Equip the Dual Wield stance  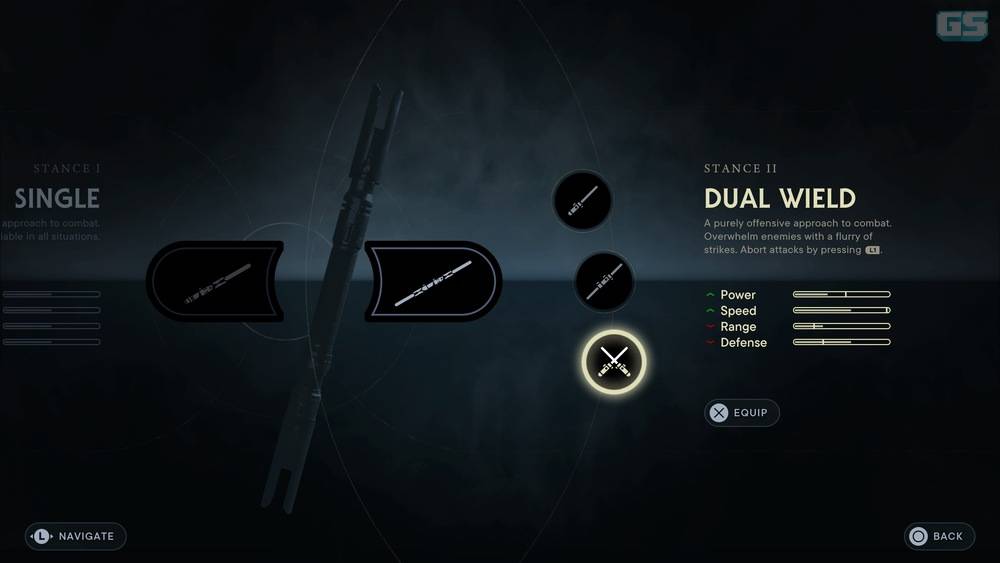tap(742, 412)
